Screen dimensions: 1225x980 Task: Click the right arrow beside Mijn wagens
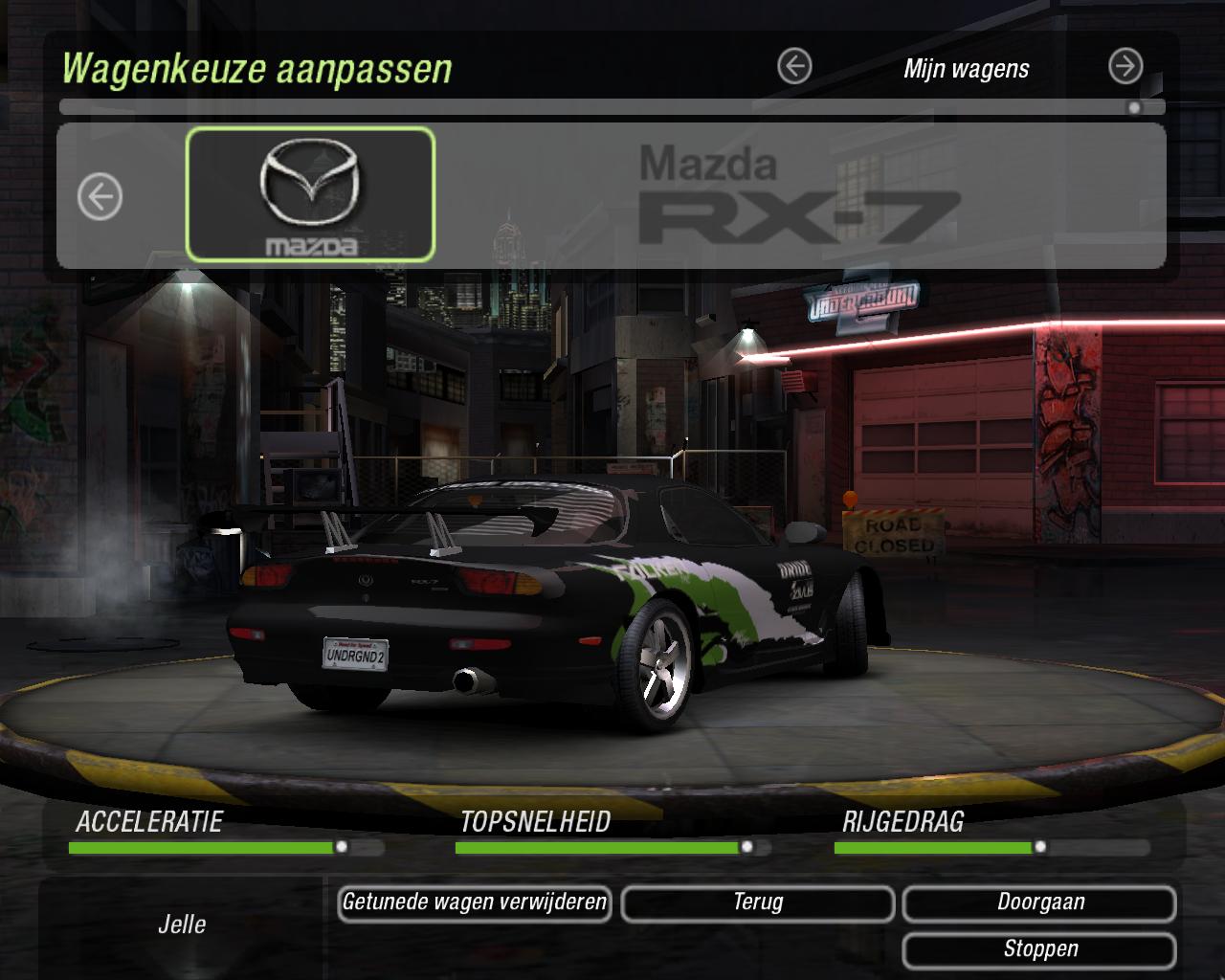click(1125, 67)
